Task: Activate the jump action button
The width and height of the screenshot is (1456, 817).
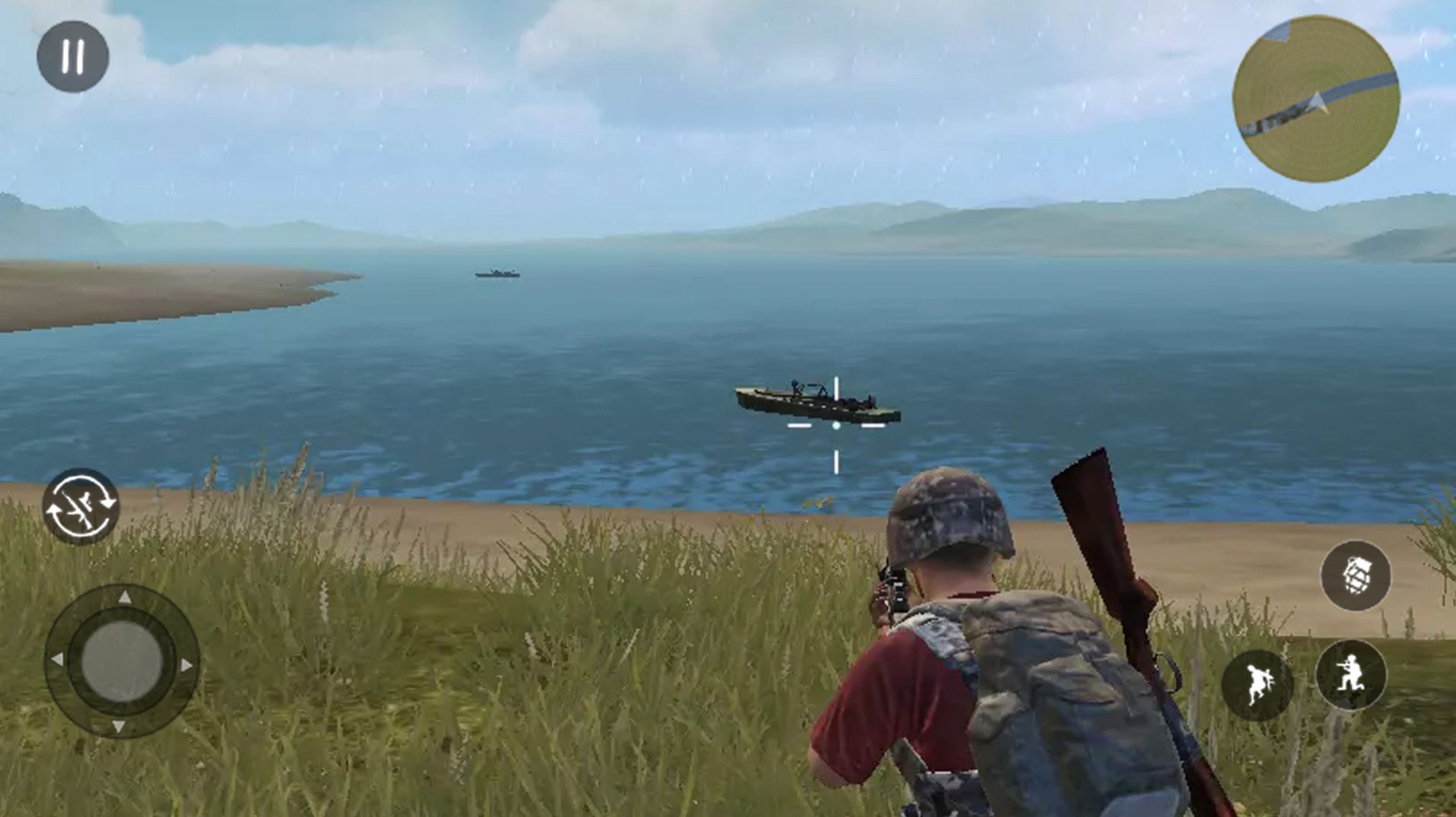Action: pos(1258,685)
